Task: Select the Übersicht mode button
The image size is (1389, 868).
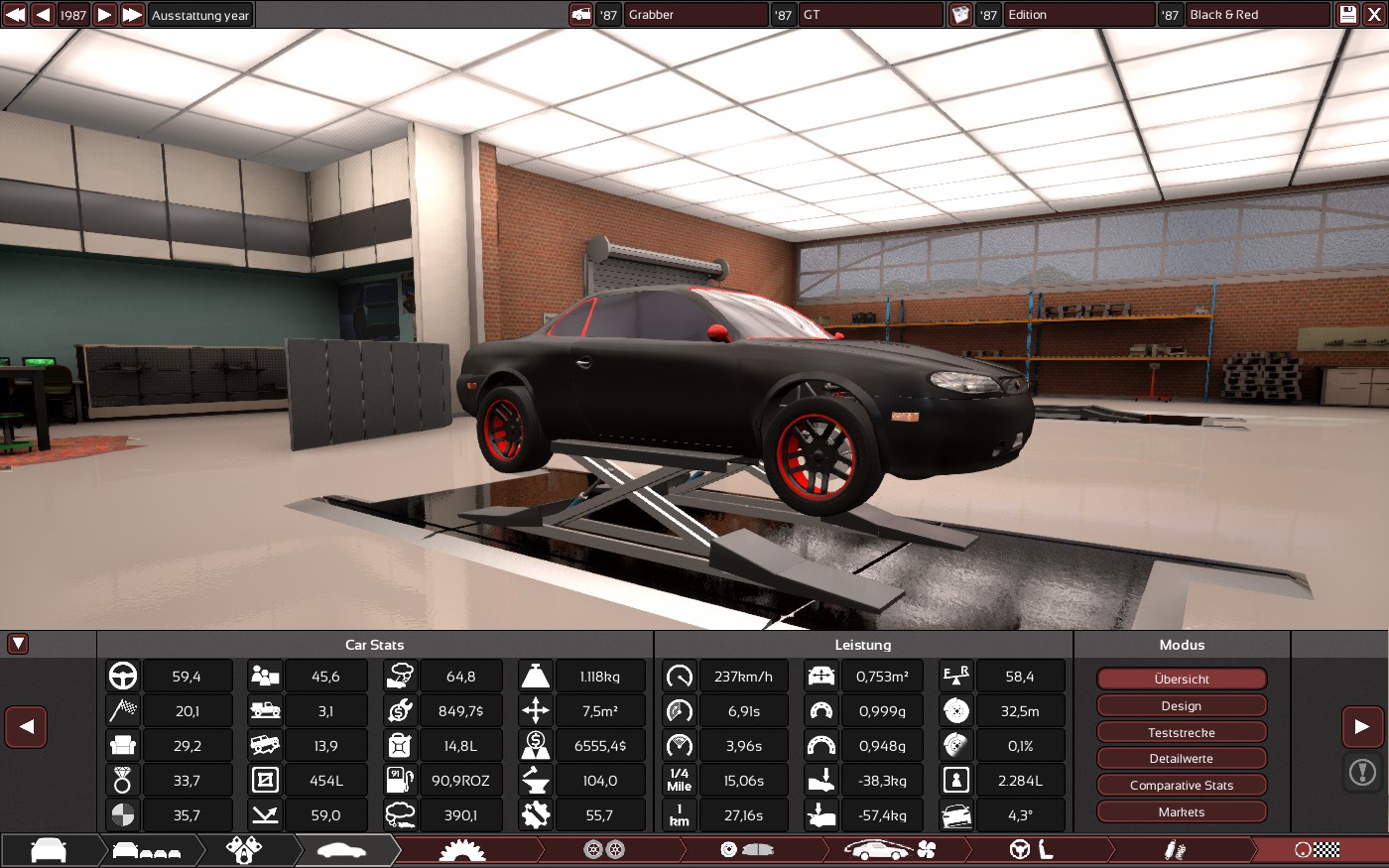Action: 1182,680
